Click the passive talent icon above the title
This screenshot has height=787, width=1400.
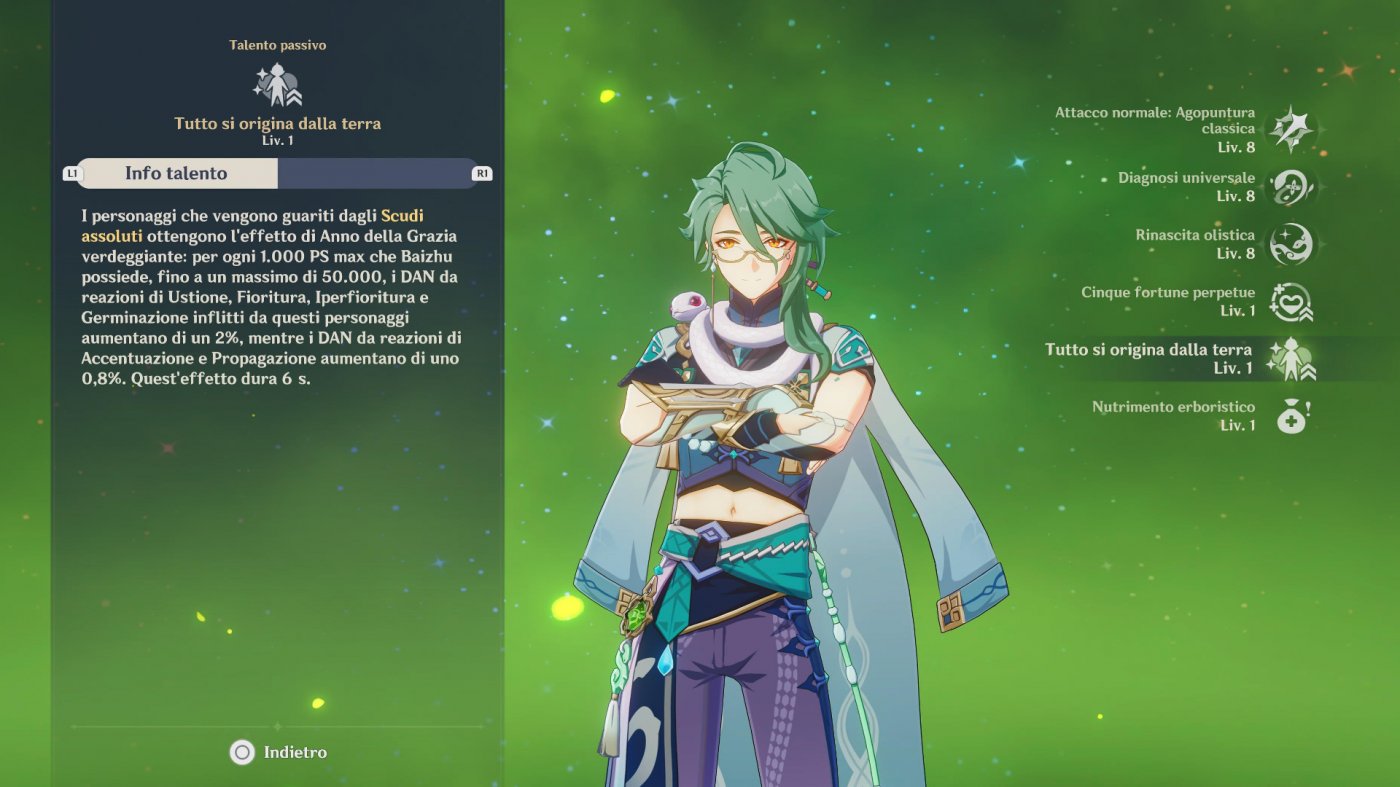(x=277, y=82)
